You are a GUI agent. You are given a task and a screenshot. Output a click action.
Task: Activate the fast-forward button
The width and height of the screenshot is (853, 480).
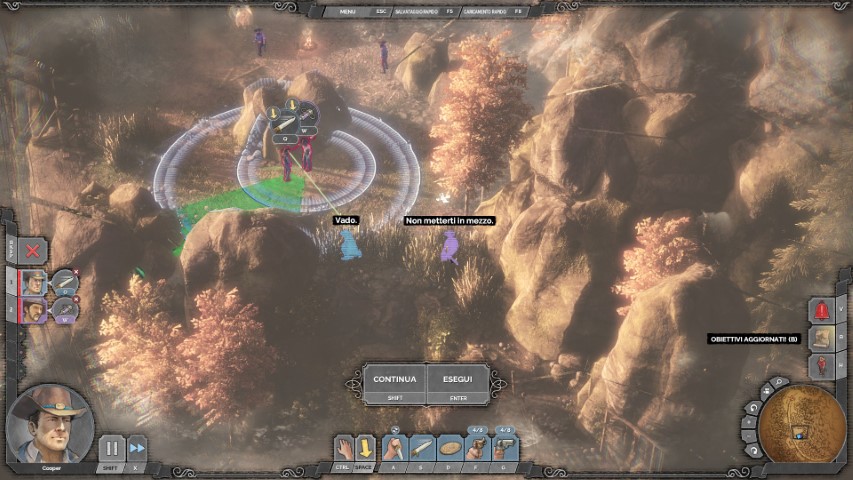137,449
